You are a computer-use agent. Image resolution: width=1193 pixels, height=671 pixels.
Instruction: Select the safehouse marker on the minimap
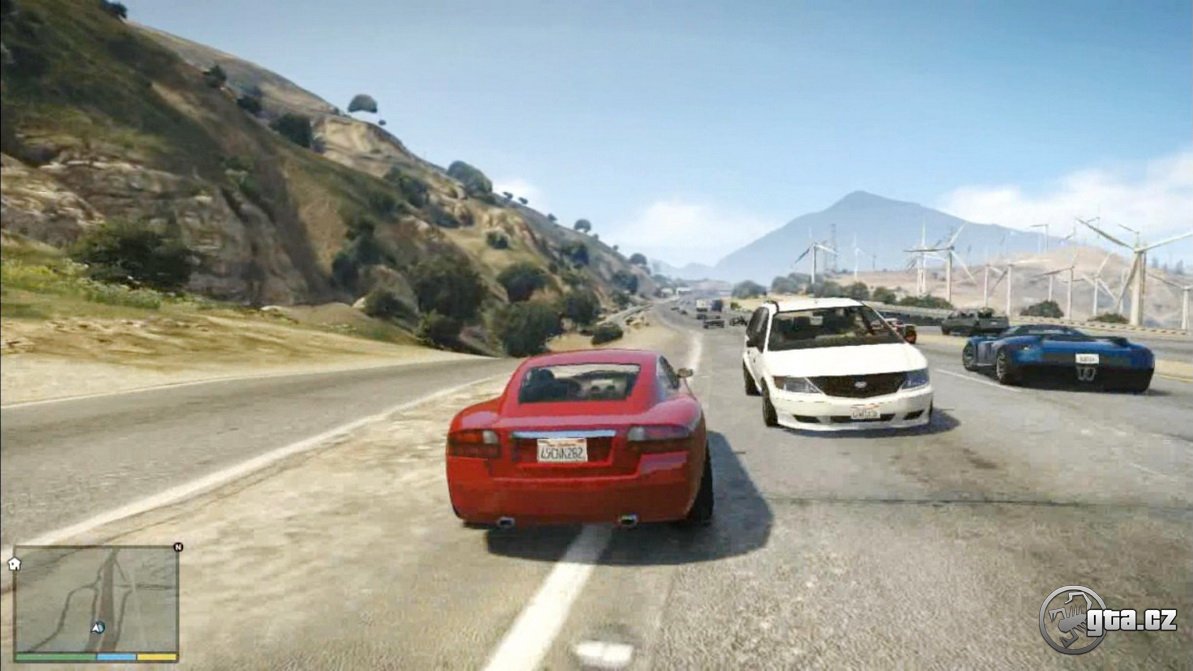click(14, 564)
